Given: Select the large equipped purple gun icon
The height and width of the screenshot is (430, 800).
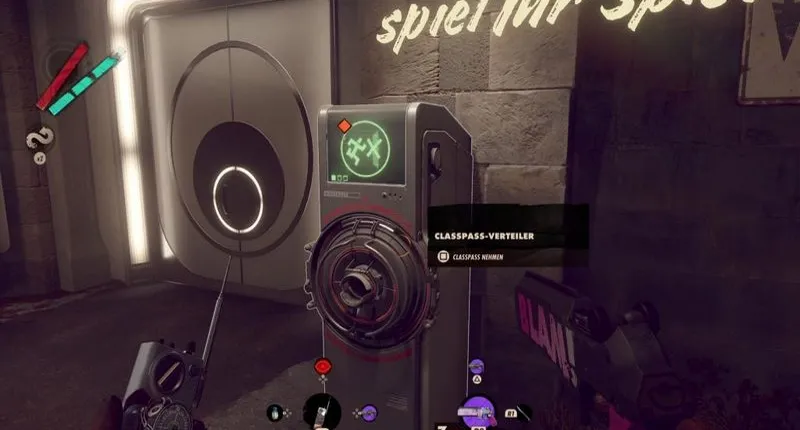Looking at the screenshot, I should [478, 412].
